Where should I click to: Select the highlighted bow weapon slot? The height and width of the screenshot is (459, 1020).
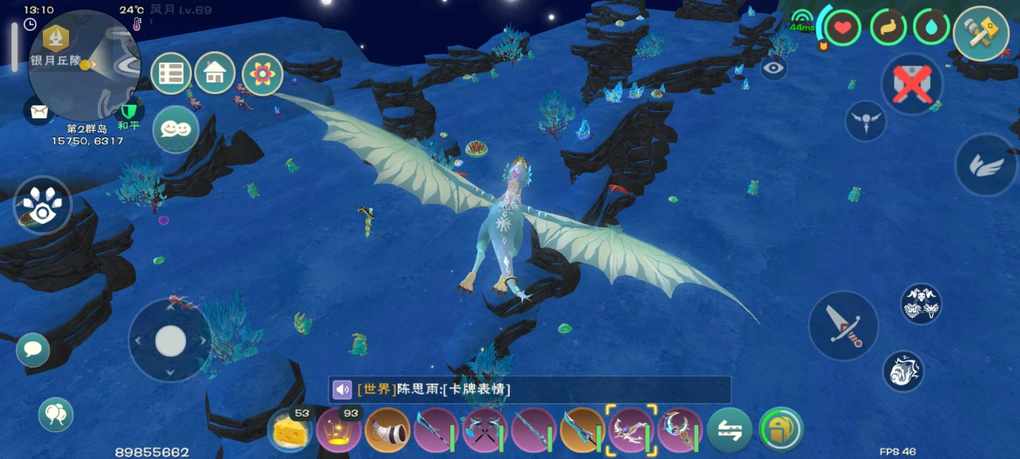pos(631,431)
